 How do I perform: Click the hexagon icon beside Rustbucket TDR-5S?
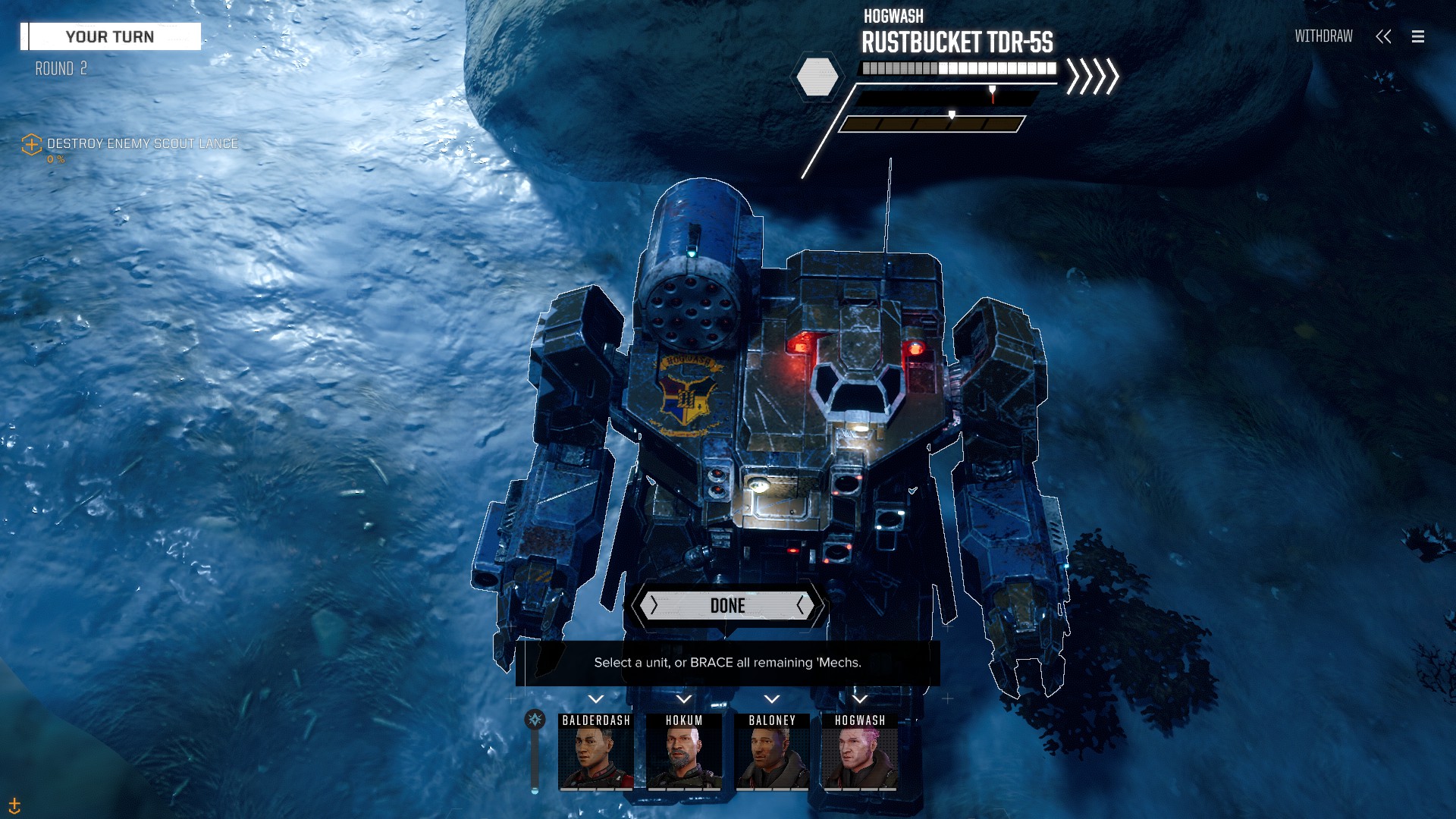pyautogui.click(x=817, y=77)
